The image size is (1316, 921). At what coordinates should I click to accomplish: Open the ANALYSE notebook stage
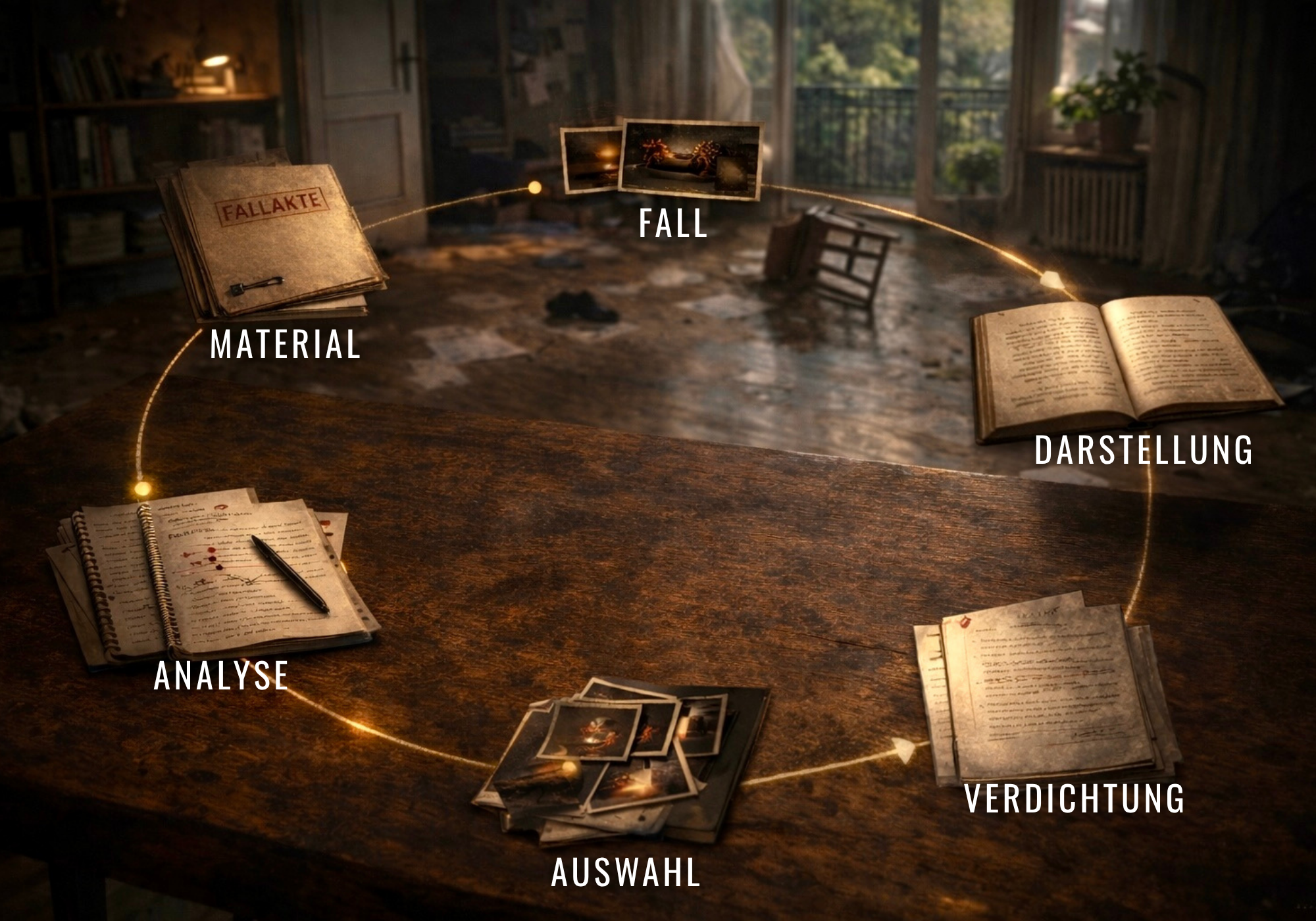(x=211, y=579)
